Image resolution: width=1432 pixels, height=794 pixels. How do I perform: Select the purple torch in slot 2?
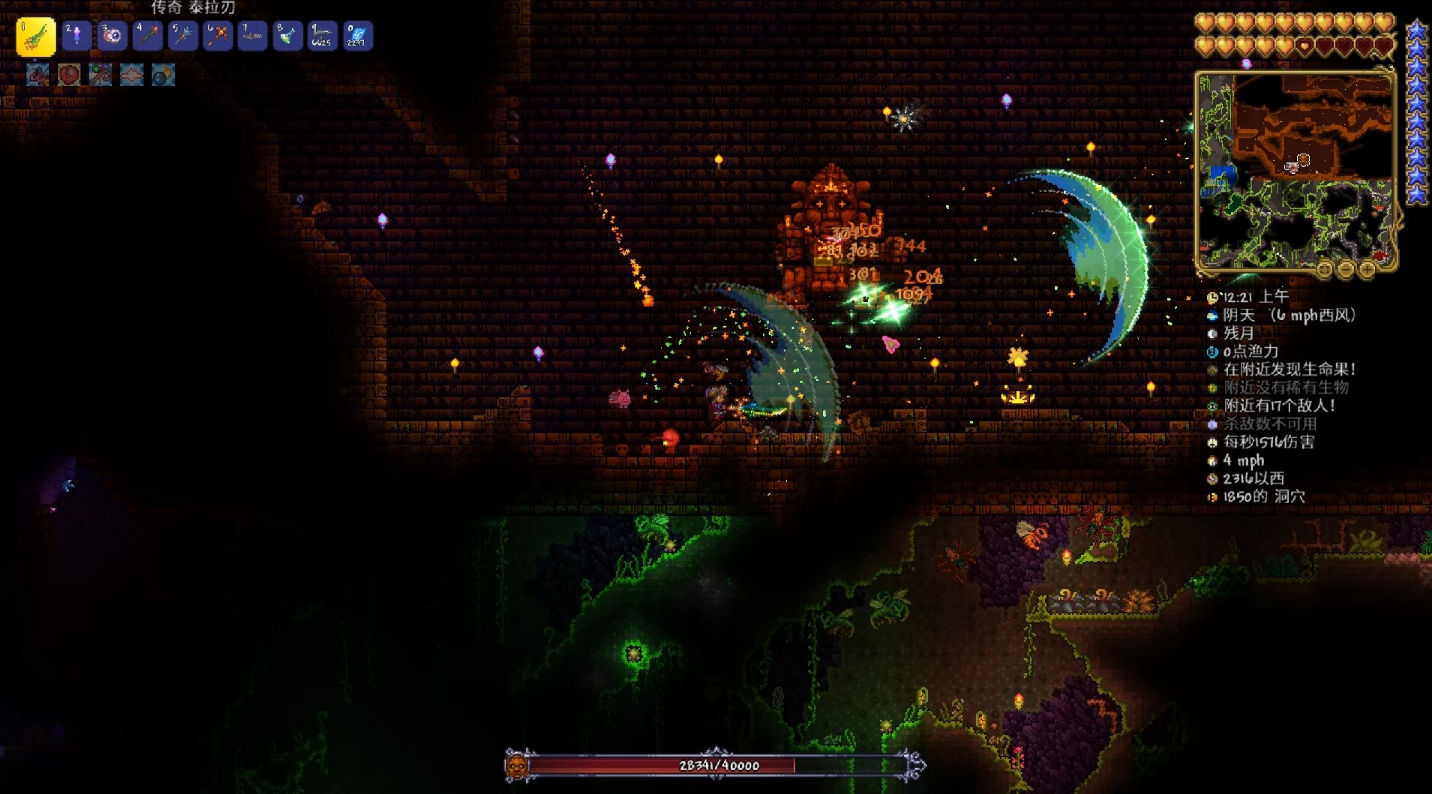pyautogui.click(x=77, y=36)
